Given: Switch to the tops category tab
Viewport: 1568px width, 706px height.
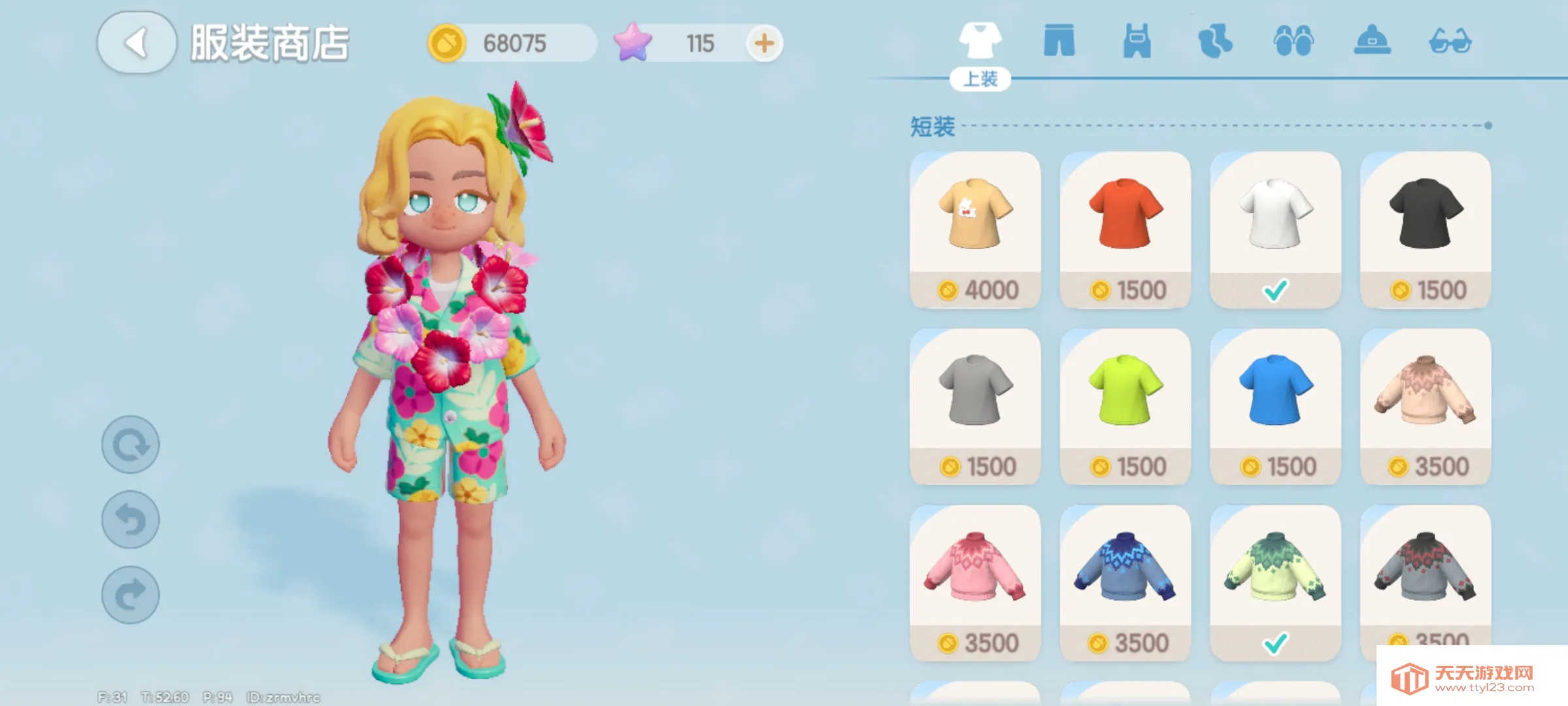Looking at the screenshot, I should 979,41.
